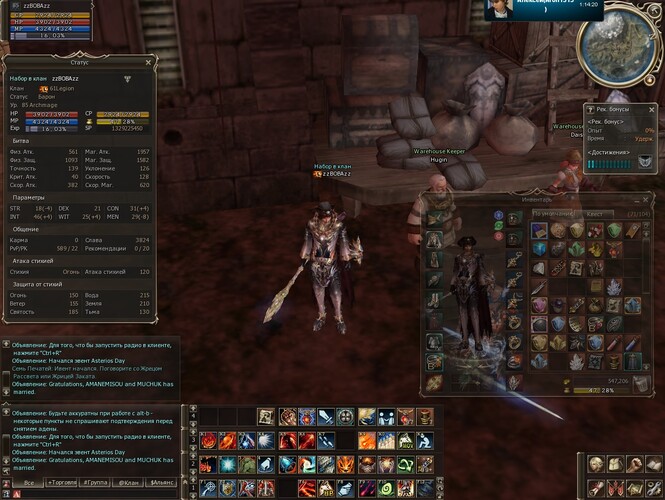Switch to the Квест inventory tab
Screen dimensions: 665x500
(x=594, y=213)
